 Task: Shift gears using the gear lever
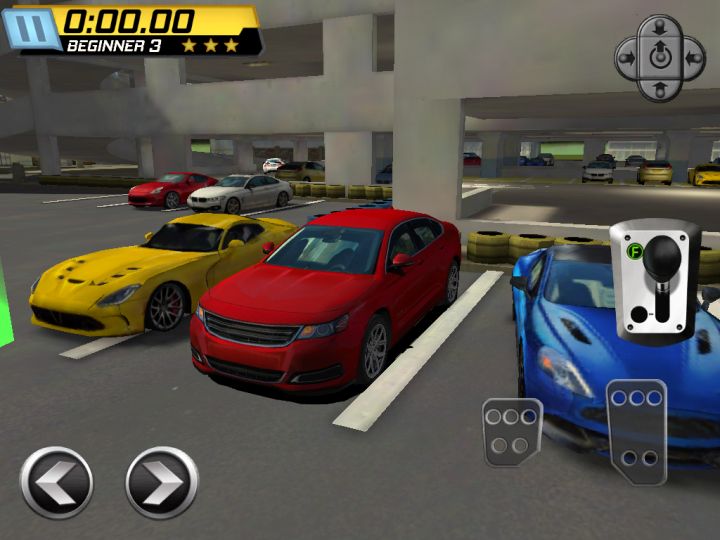coord(656,278)
